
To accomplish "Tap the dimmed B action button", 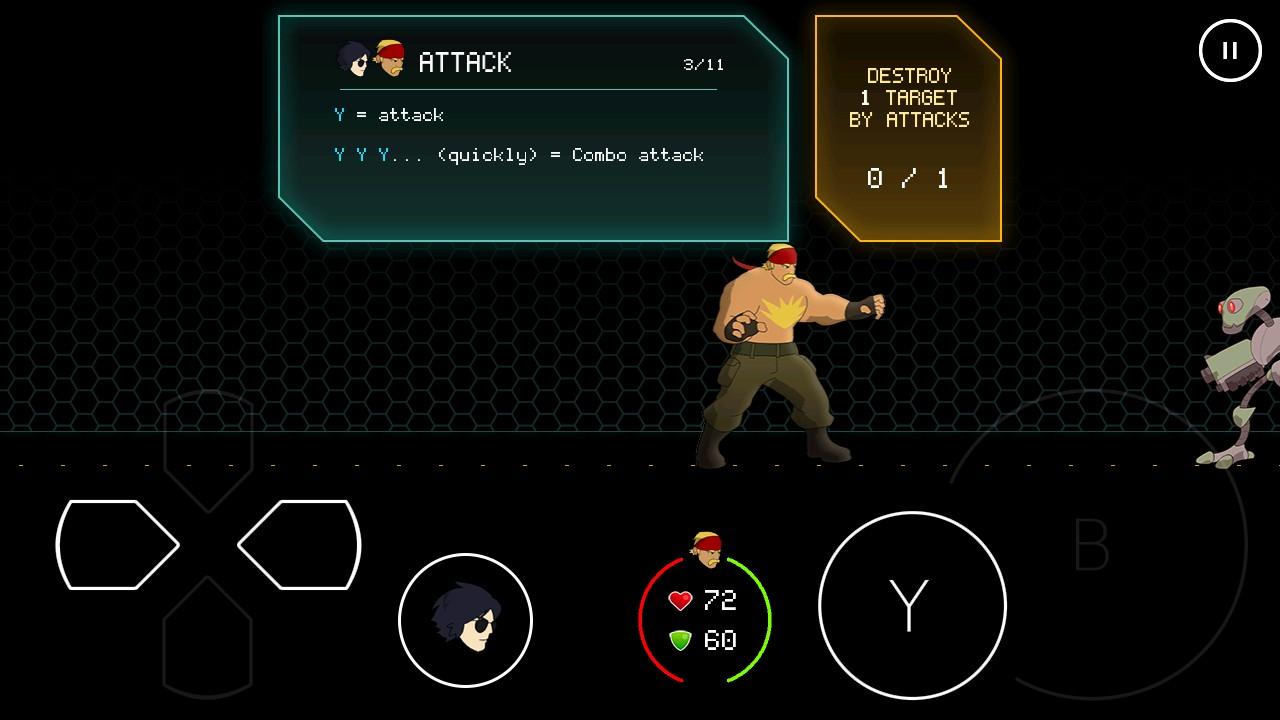I will (1092, 545).
